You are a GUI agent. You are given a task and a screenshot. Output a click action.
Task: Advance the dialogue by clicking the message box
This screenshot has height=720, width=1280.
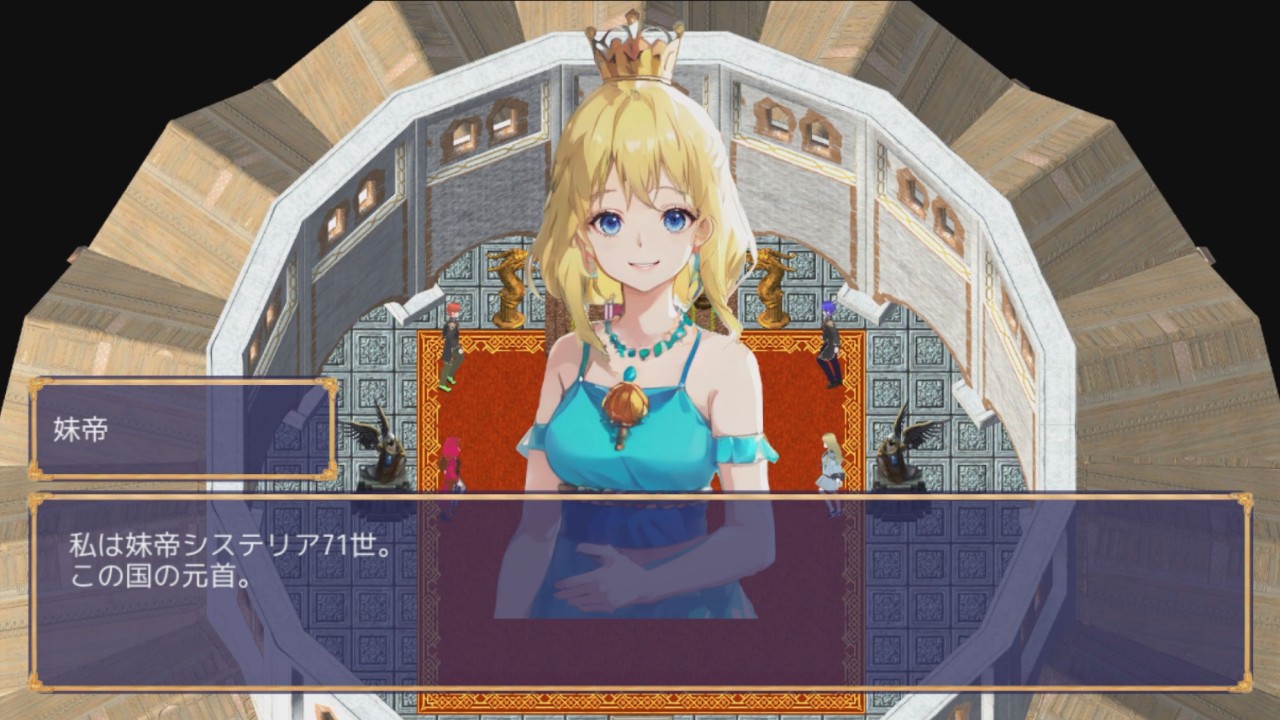coord(640,592)
